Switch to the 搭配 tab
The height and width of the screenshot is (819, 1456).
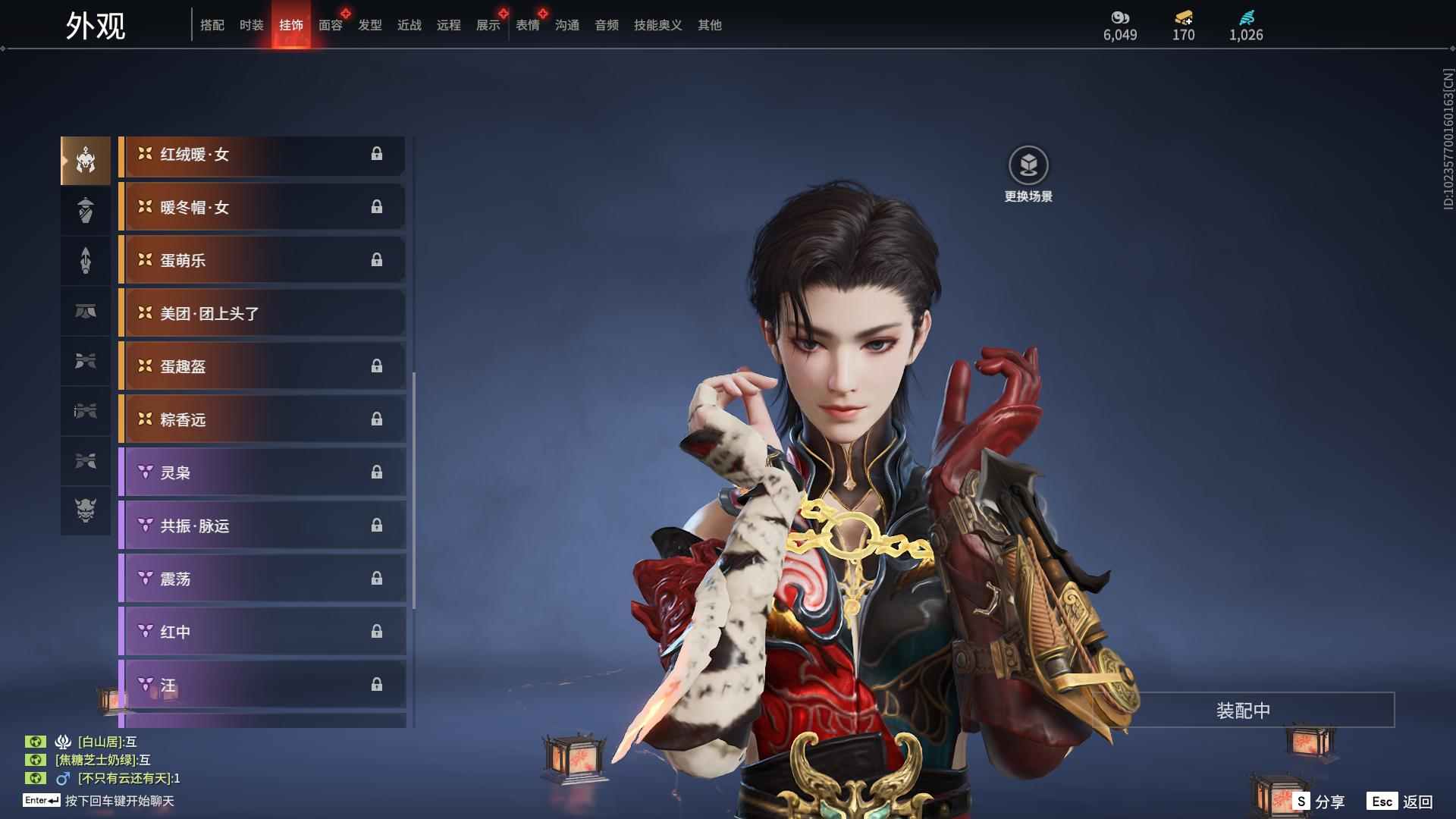[212, 25]
